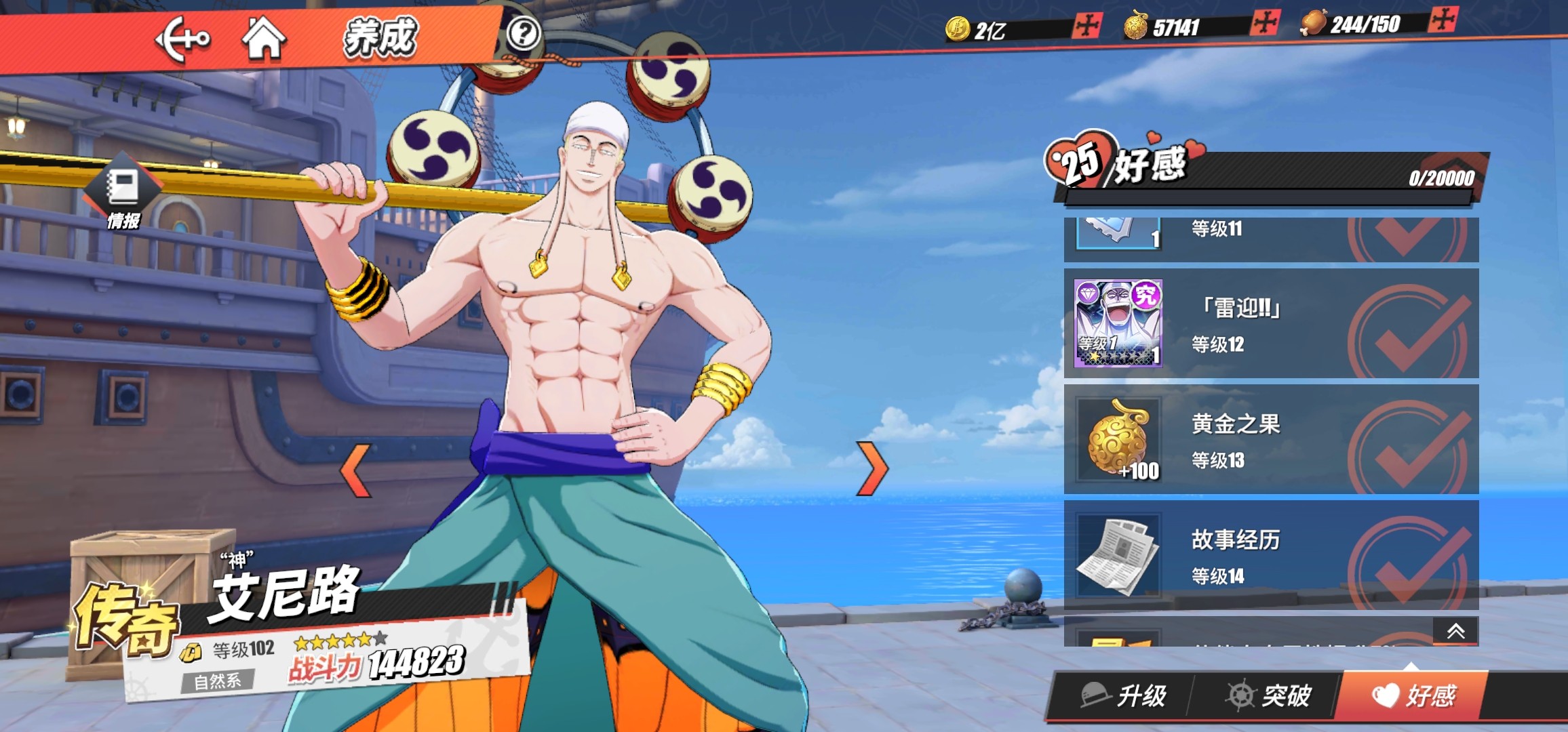Add more gold coins
This screenshot has width=1568, height=732.
(1087, 26)
